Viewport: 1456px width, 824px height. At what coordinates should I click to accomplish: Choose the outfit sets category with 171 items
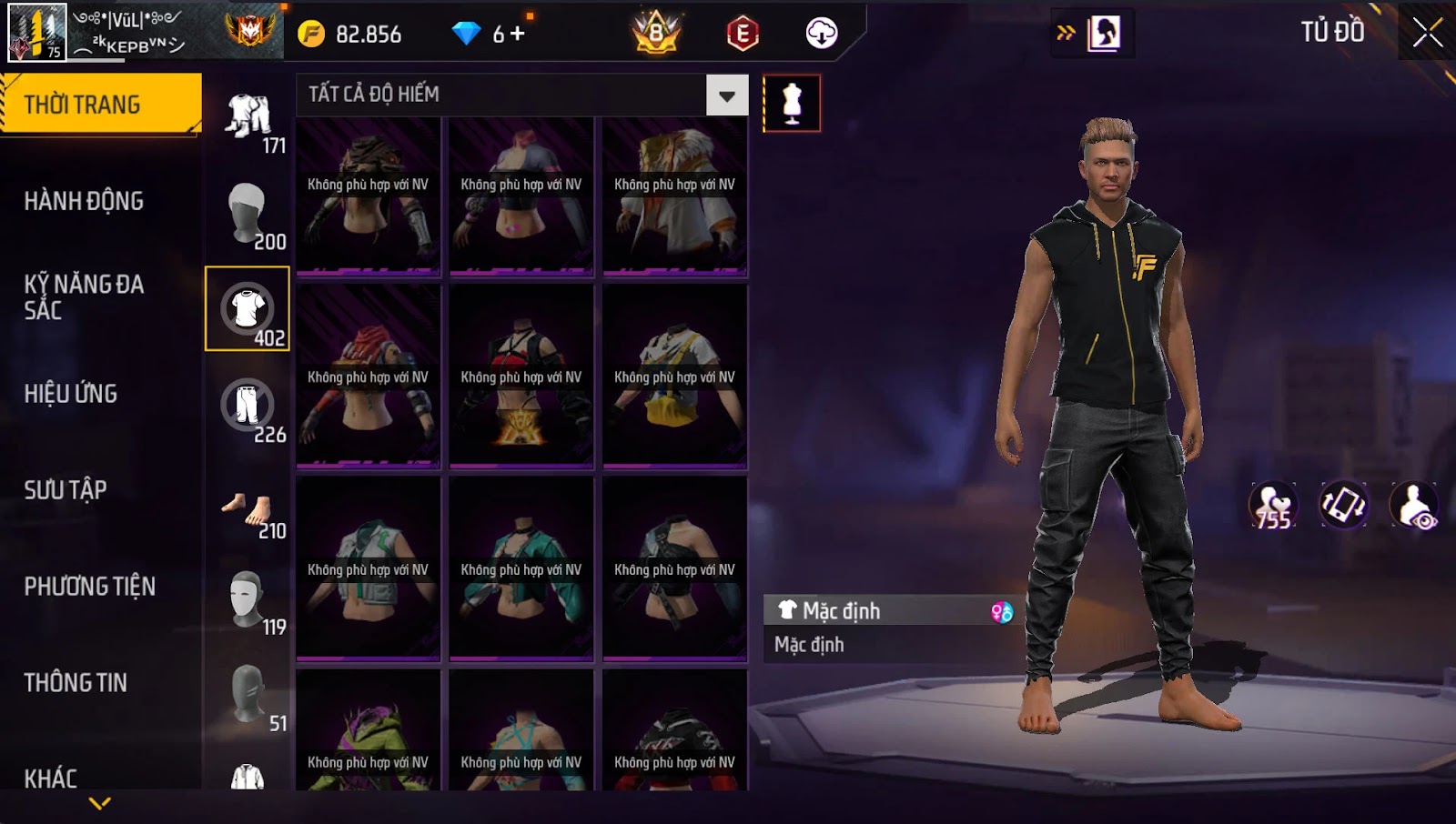tap(248, 117)
